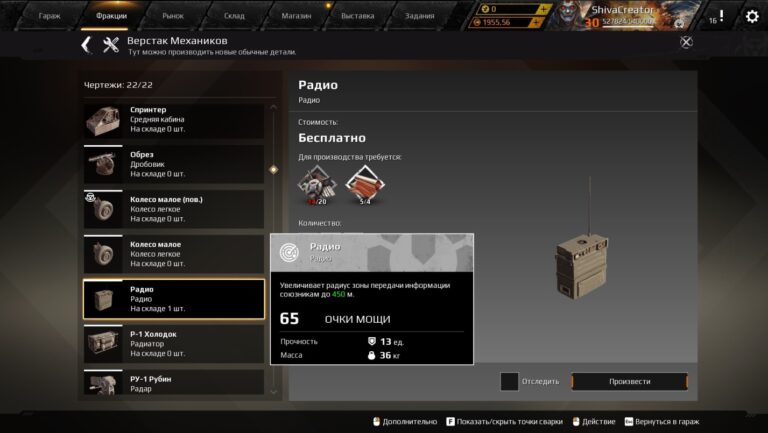Open the Рынок tab
Image resolution: width=768 pixels, height=433 pixels.
(174, 16)
